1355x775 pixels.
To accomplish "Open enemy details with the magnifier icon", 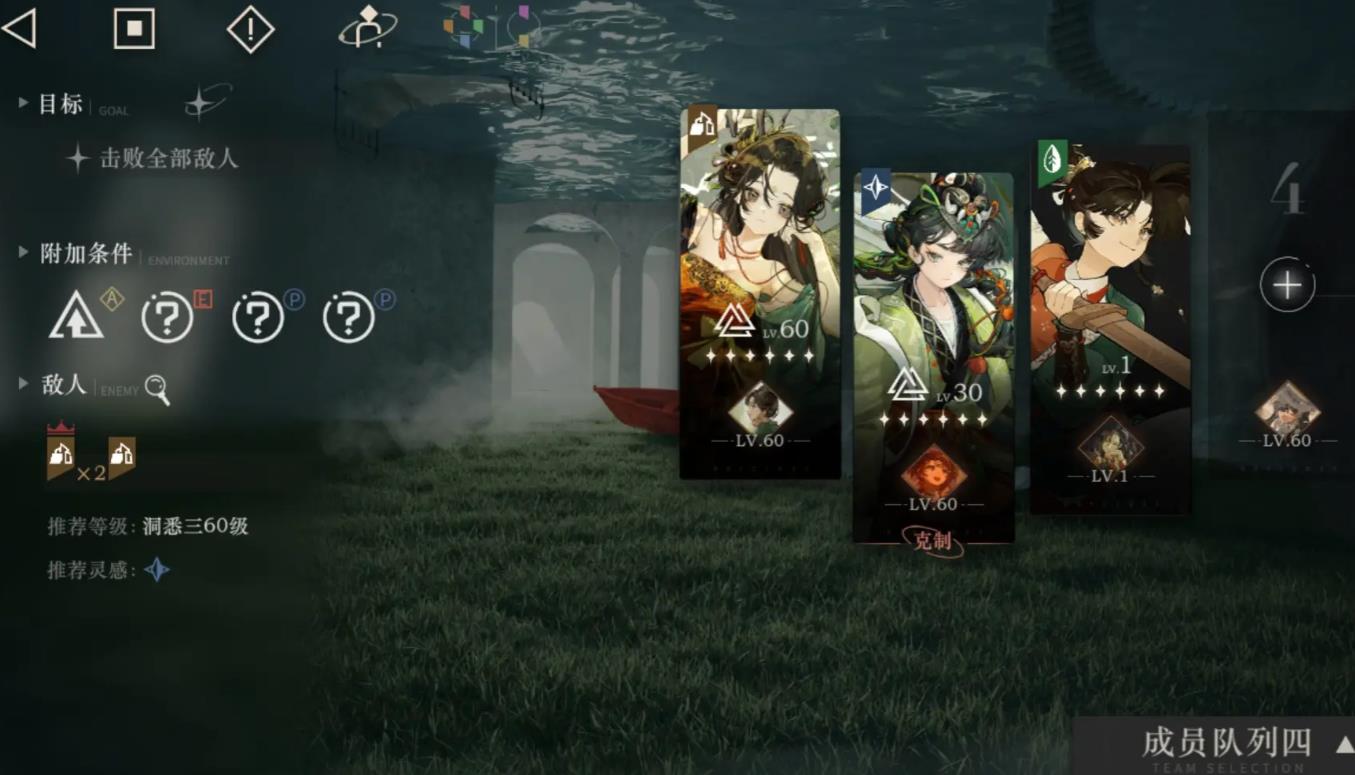I will pyautogui.click(x=157, y=389).
